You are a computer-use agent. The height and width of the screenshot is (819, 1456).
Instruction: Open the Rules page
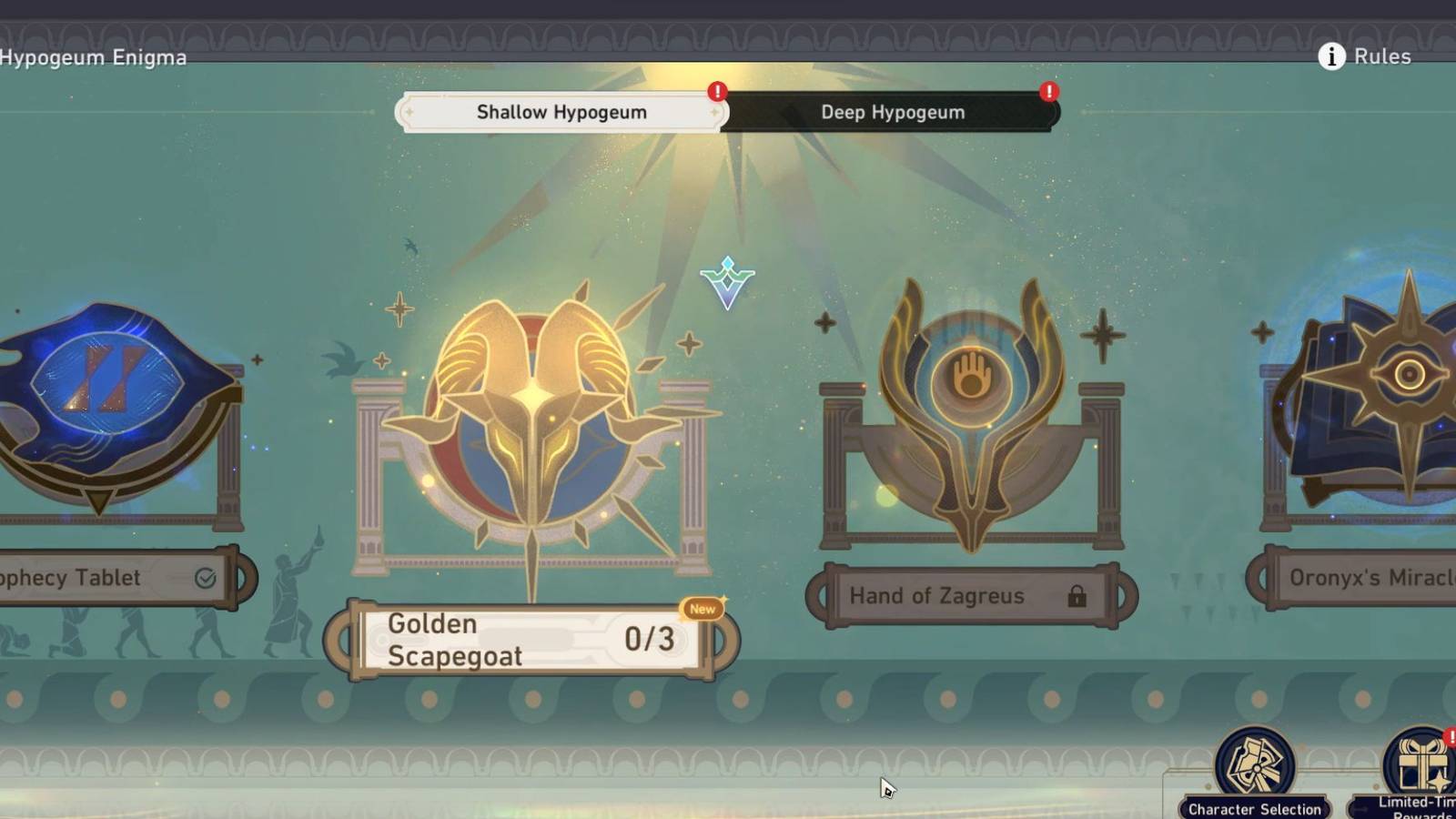pyautogui.click(x=1381, y=56)
